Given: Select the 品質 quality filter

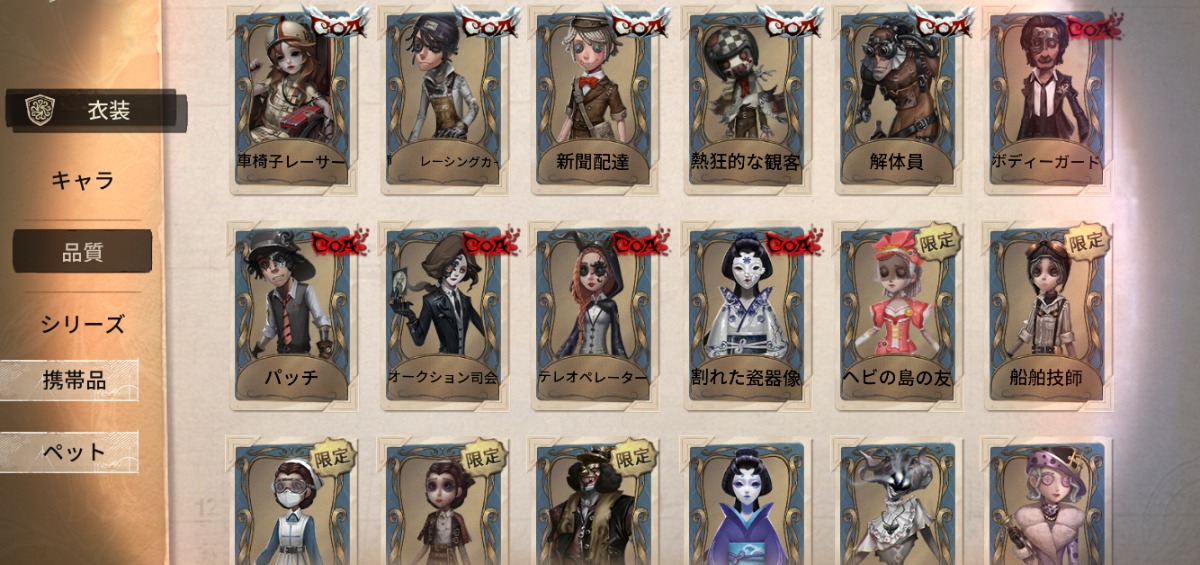Looking at the screenshot, I should click(x=83, y=252).
